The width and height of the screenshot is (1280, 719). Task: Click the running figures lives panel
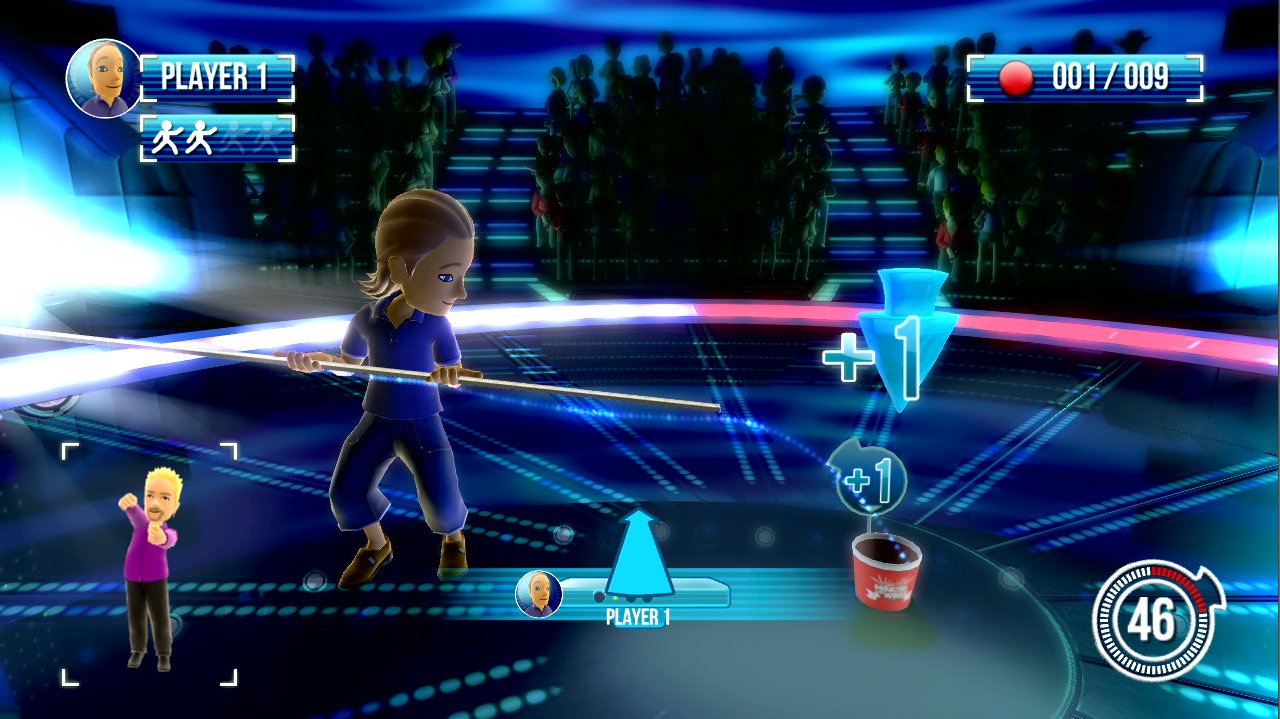click(x=218, y=138)
